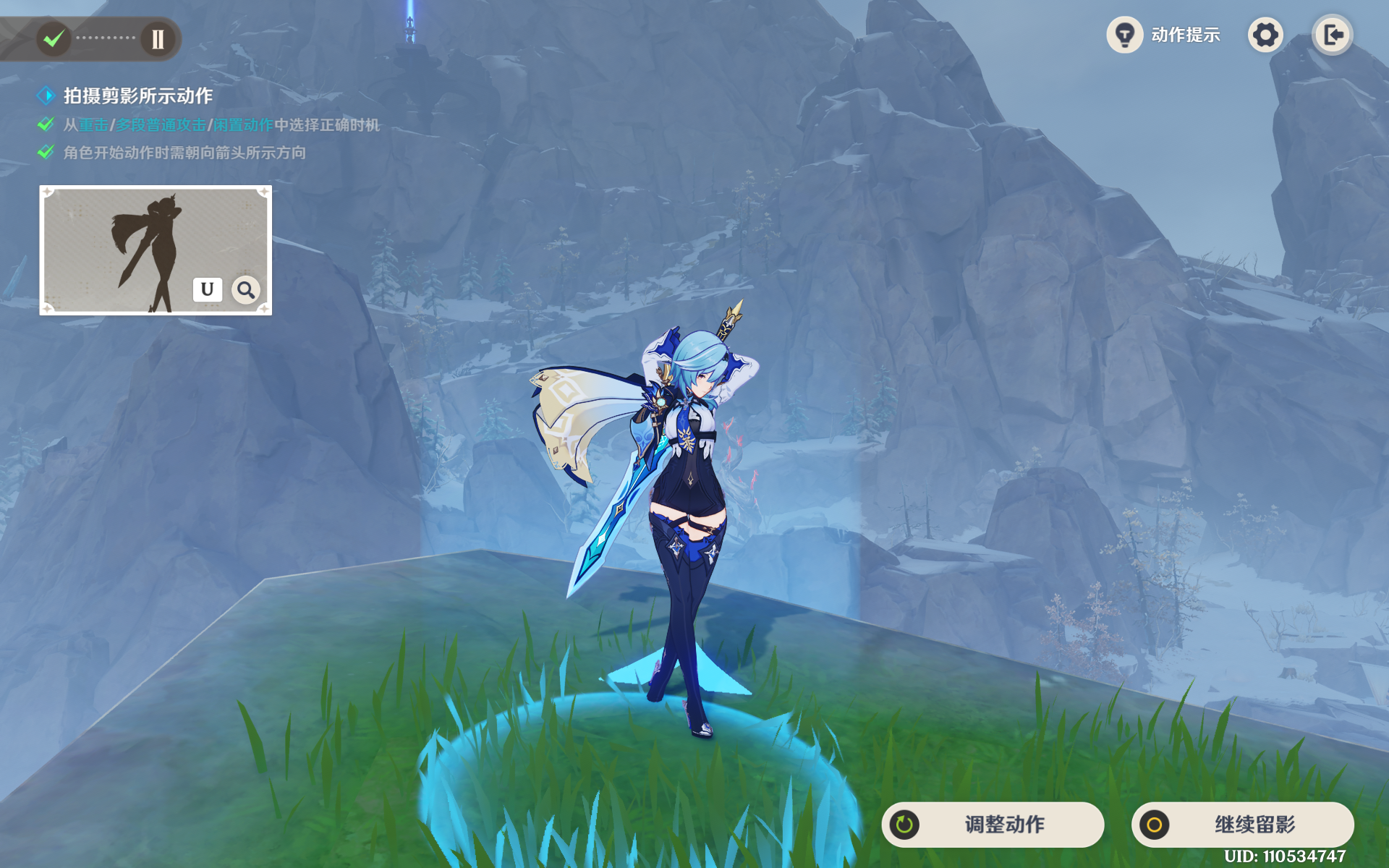Select 继续留影 to continue photo
The width and height of the screenshot is (1389, 868).
1242,825
